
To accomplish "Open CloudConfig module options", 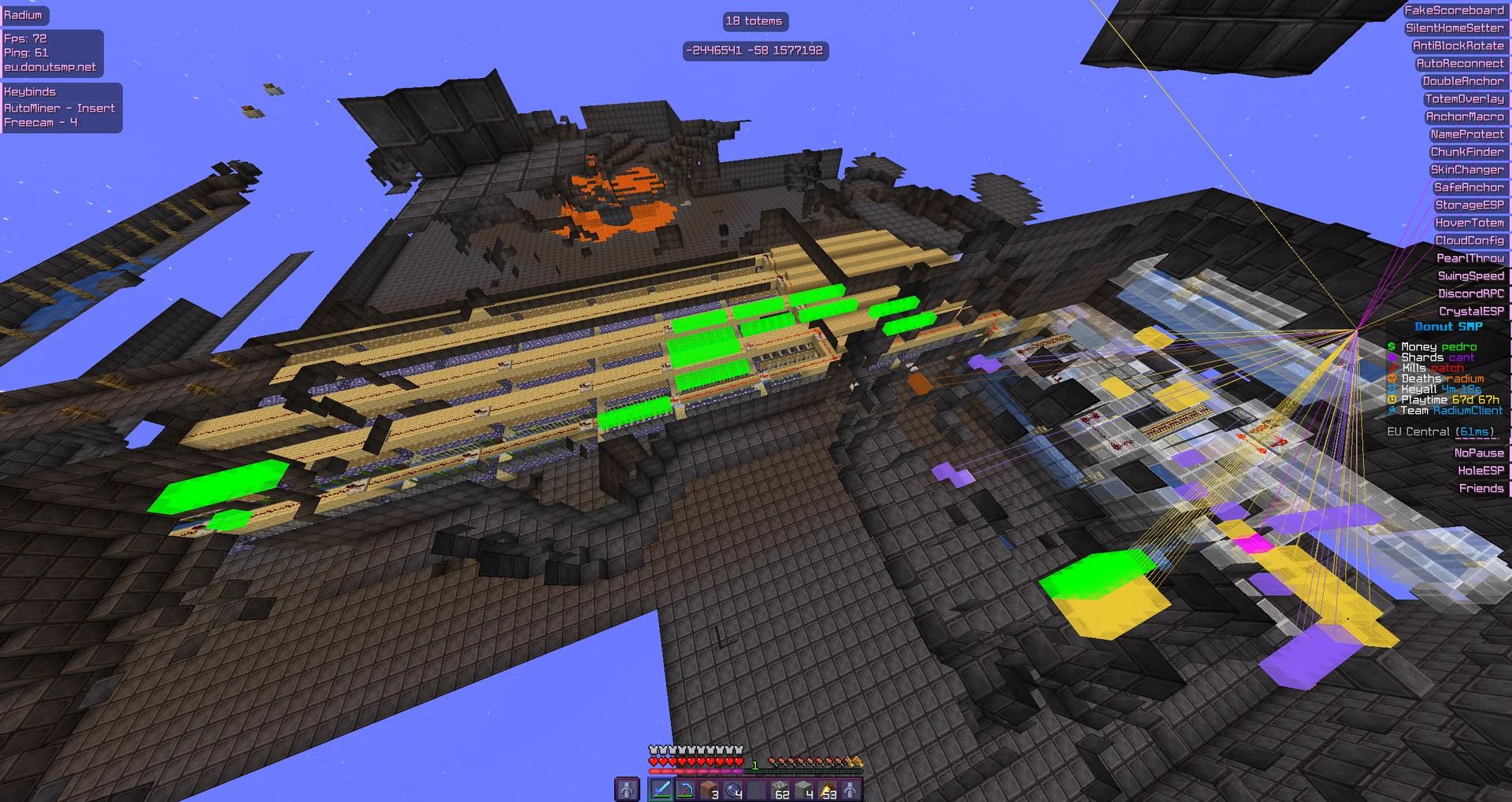I will [x=1470, y=239].
